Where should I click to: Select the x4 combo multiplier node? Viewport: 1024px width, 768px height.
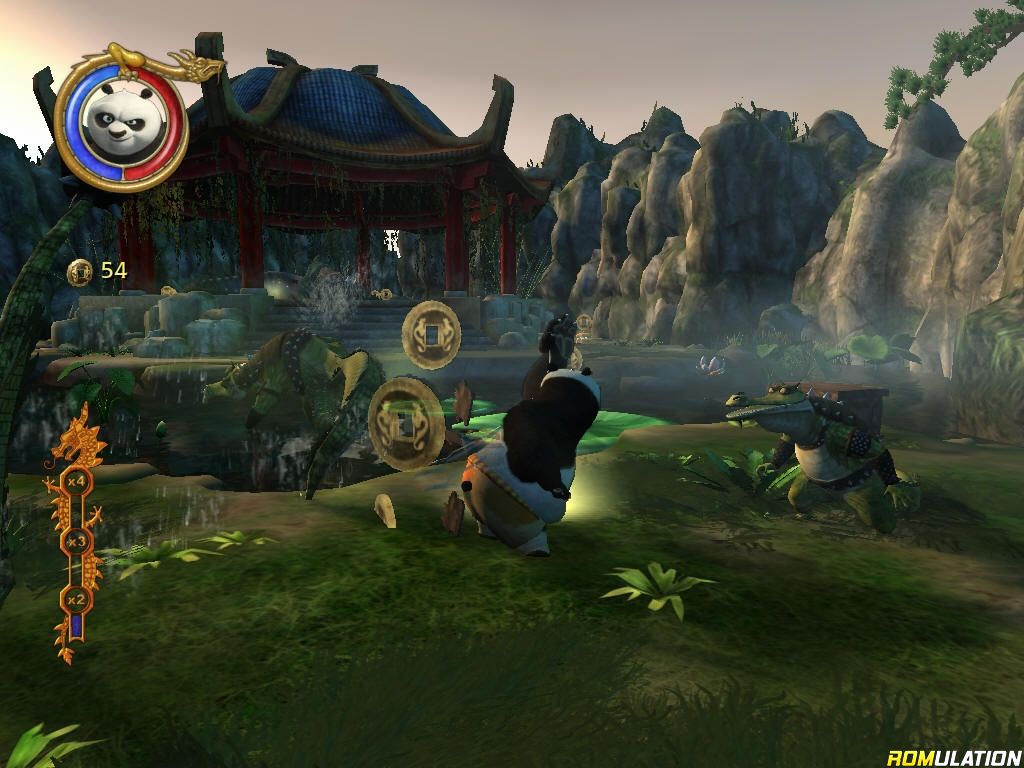point(74,481)
